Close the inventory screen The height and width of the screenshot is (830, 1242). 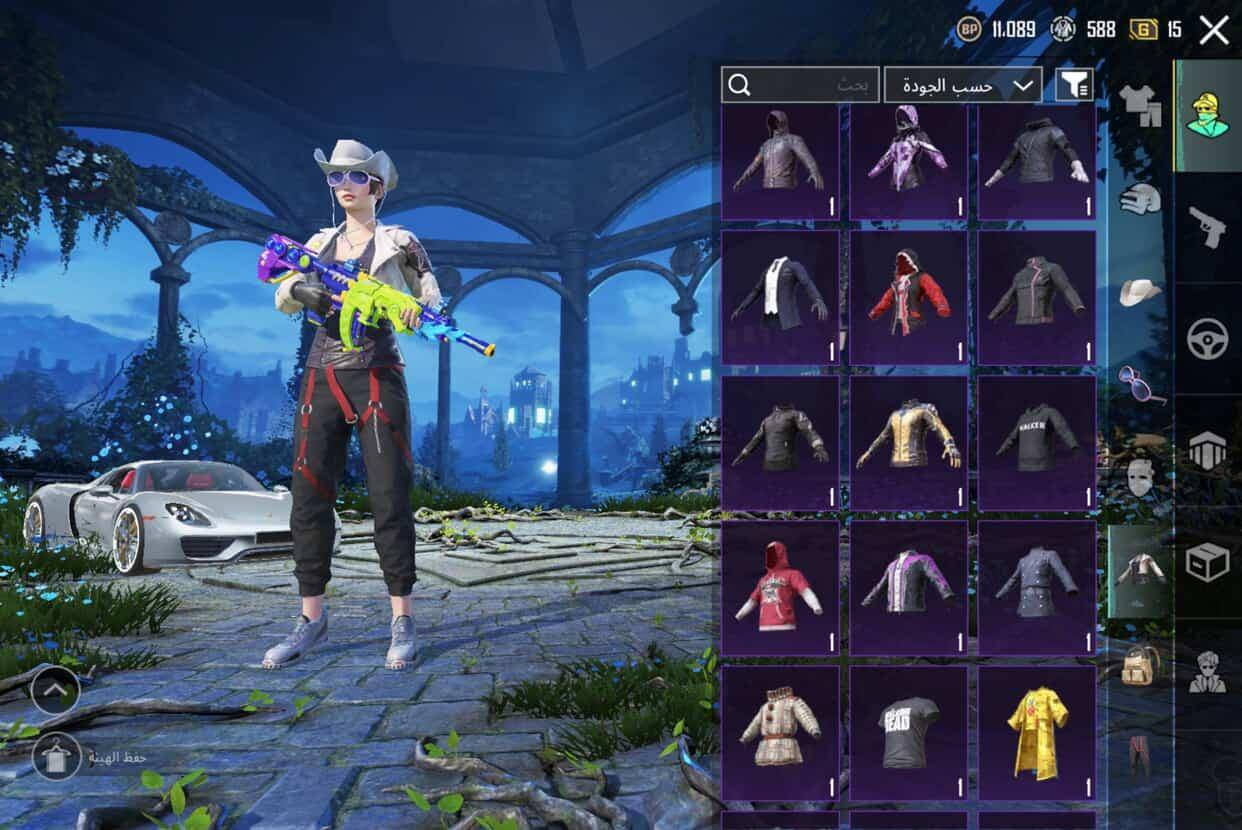tap(1214, 30)
